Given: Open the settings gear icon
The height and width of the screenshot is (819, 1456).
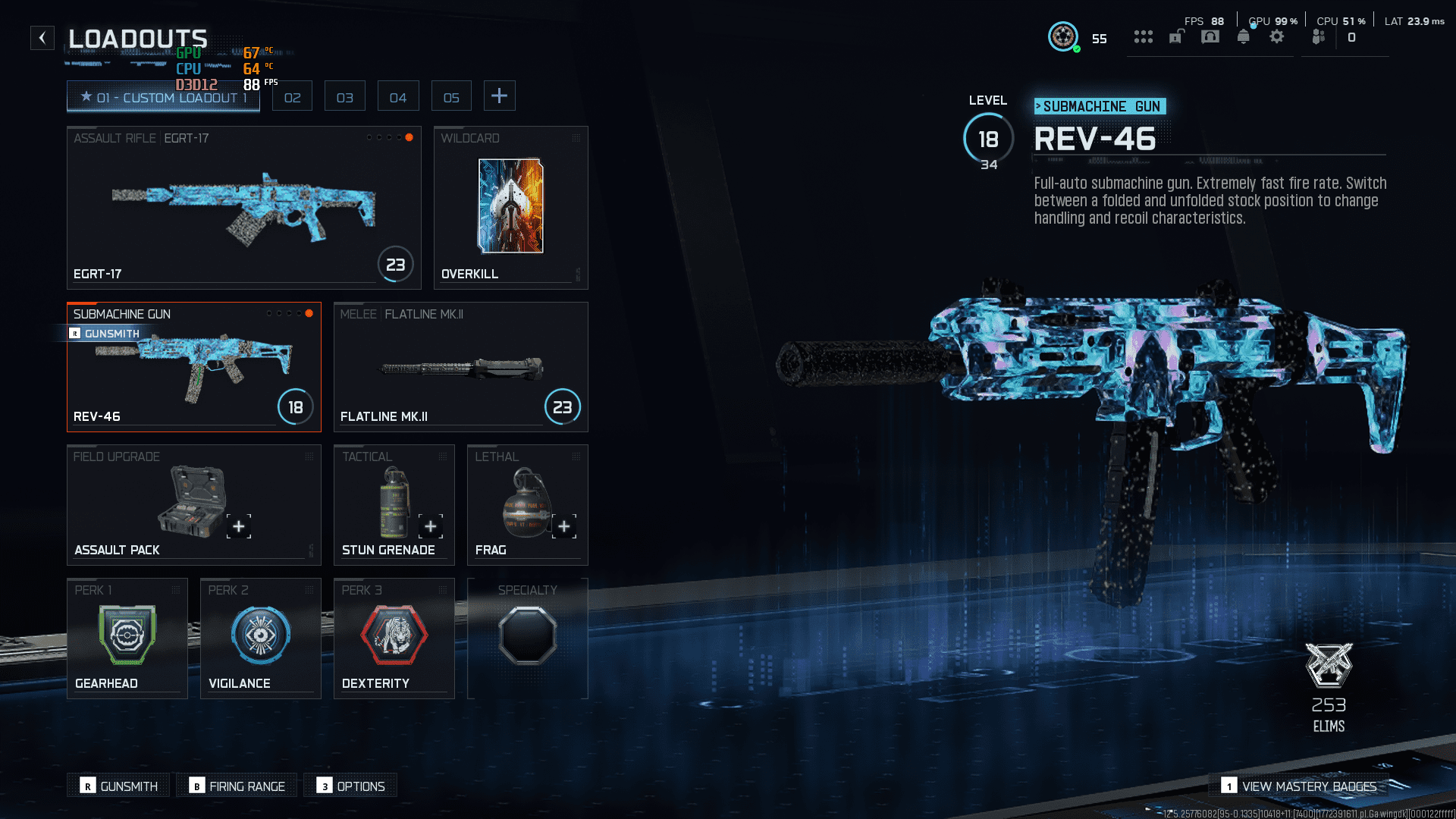Looking at the screenshot, I should pyautogui.click(x=1276, y=37).
